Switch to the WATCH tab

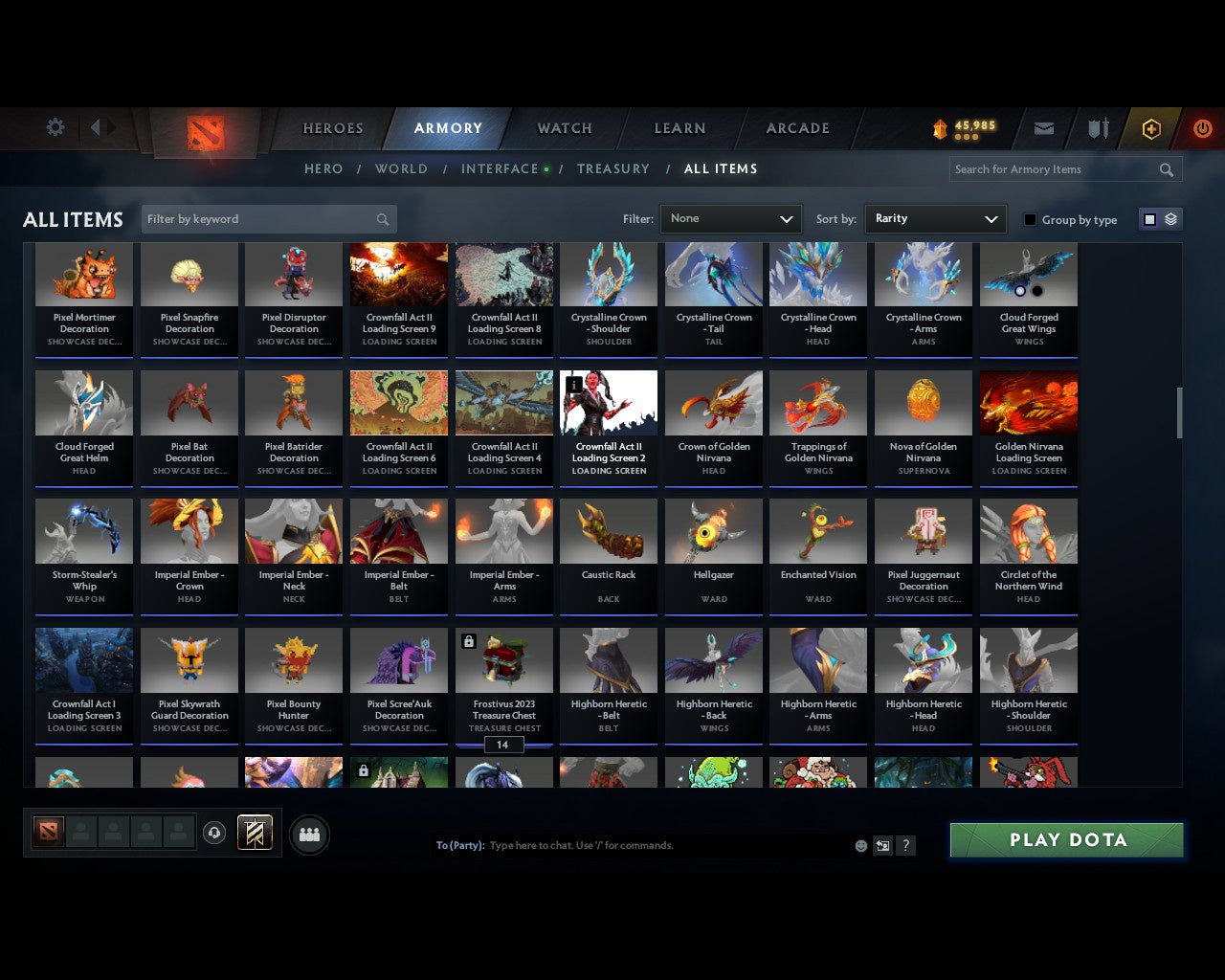(x=564, y=127)
